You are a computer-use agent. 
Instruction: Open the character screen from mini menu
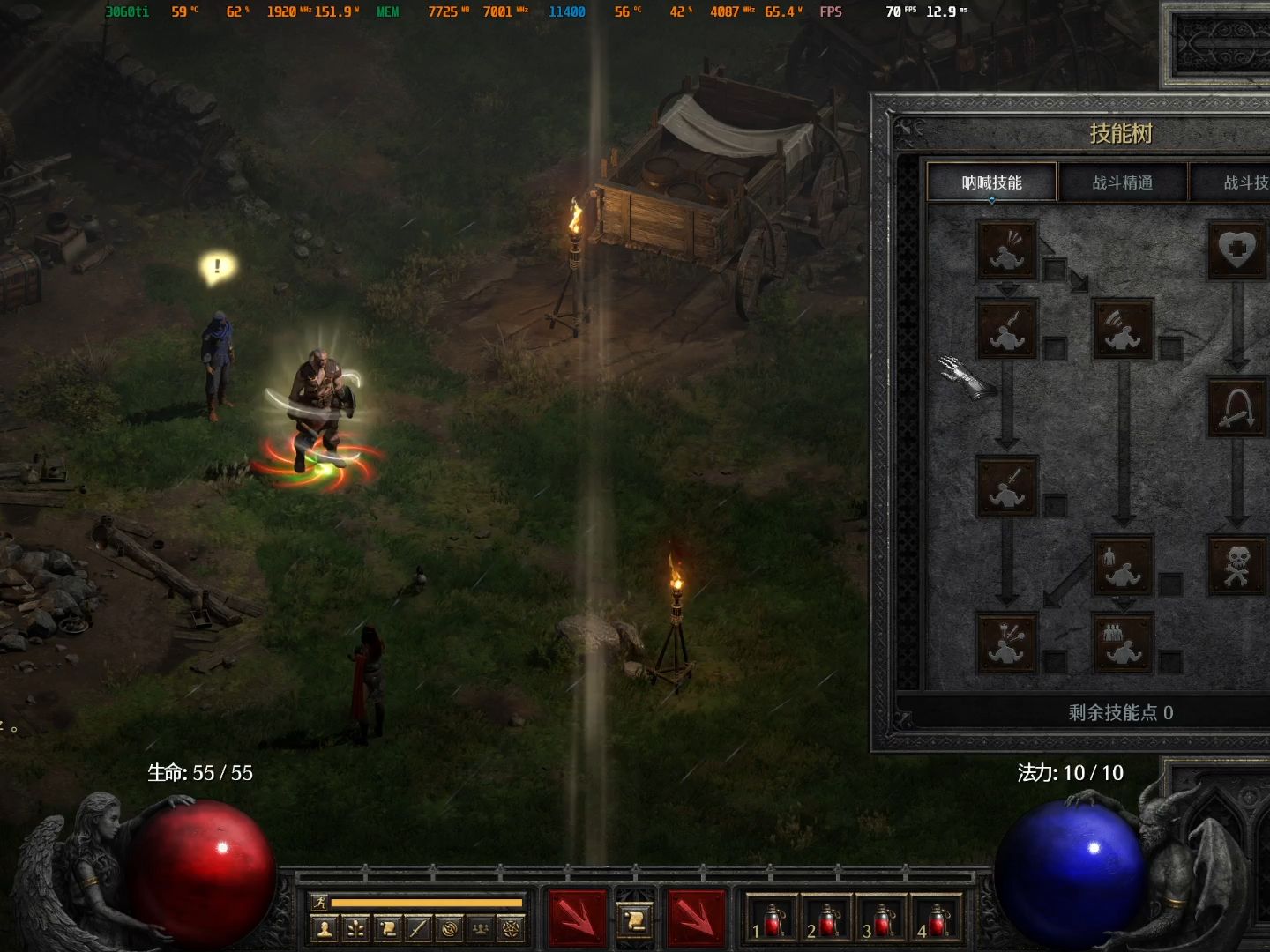pos(325,928)
